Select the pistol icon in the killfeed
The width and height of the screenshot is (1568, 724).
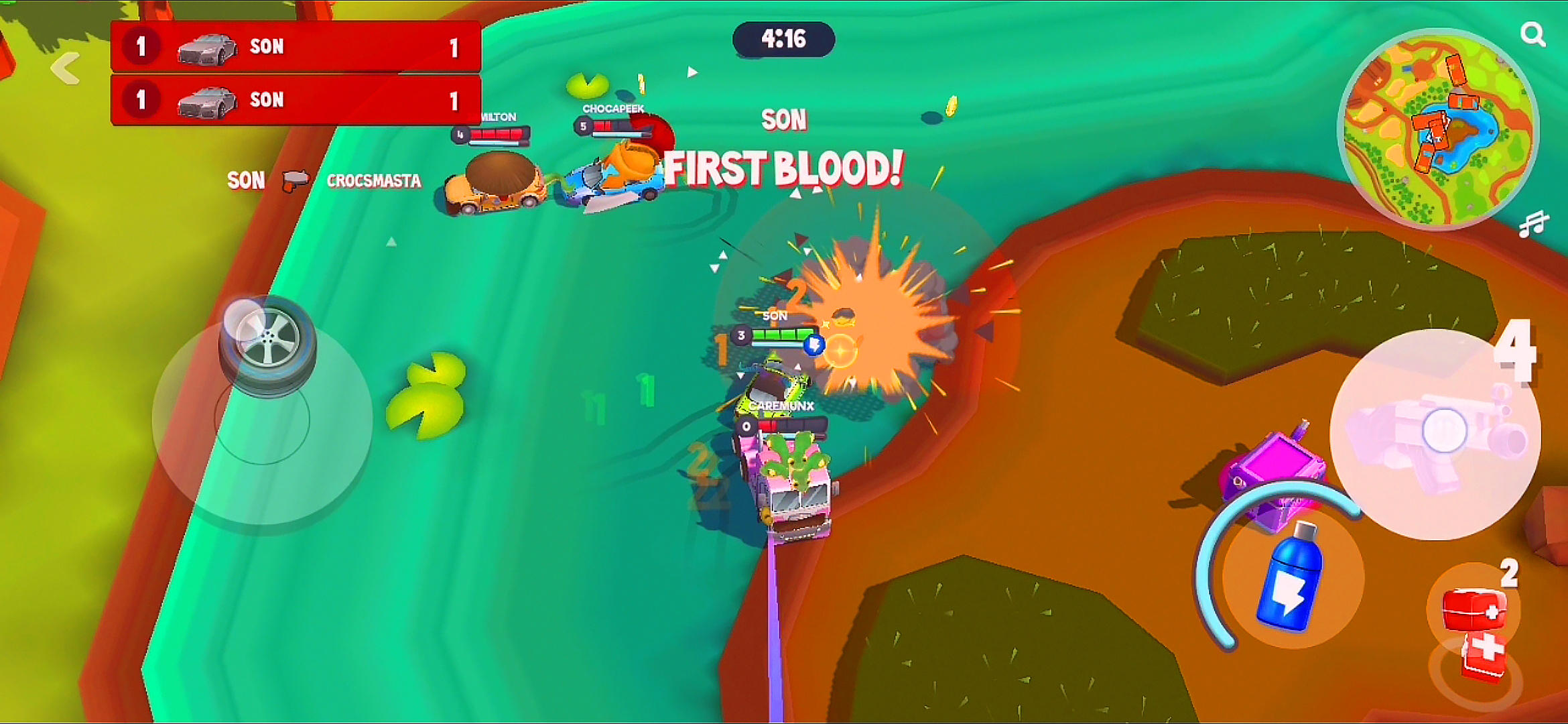point(297,181)
